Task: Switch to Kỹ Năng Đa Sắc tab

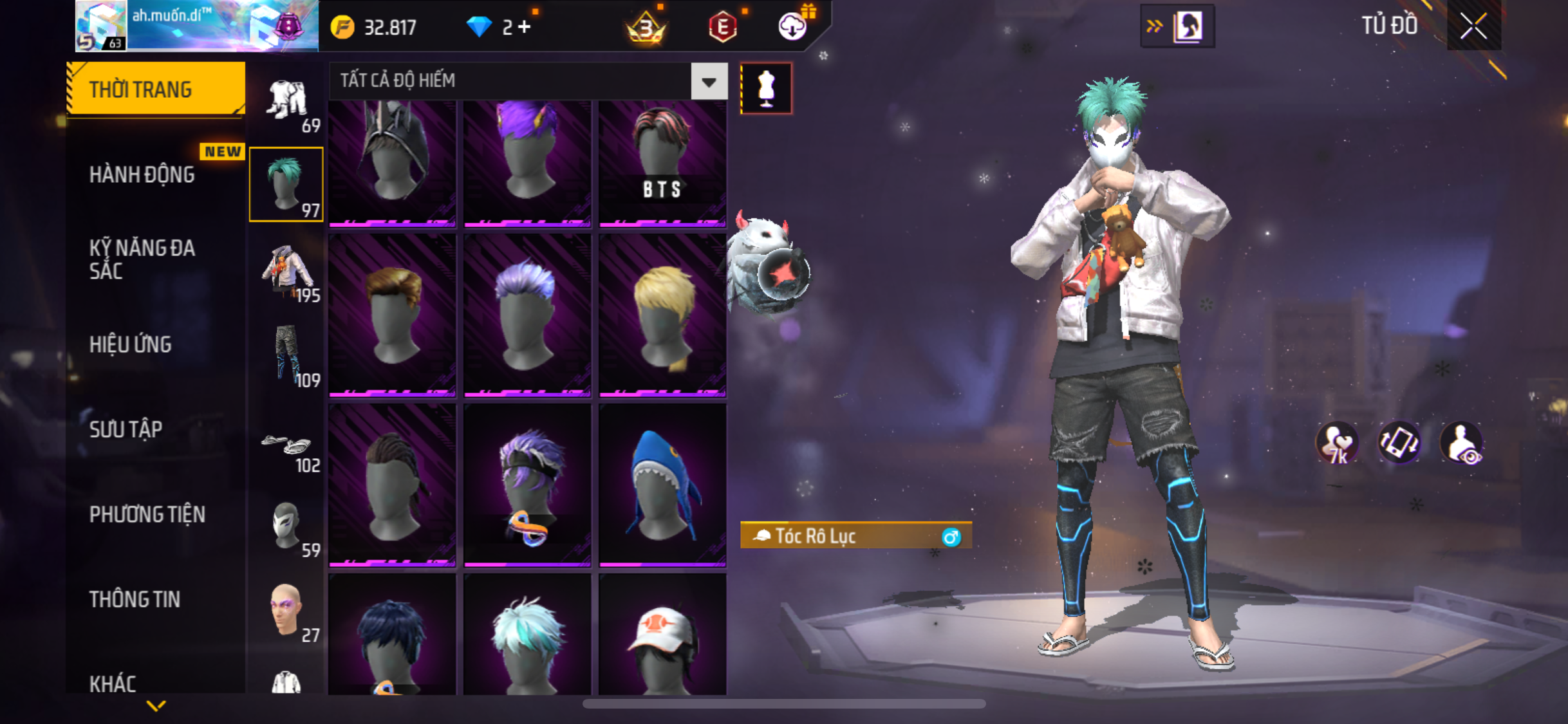Action: [x=142, y=259]
